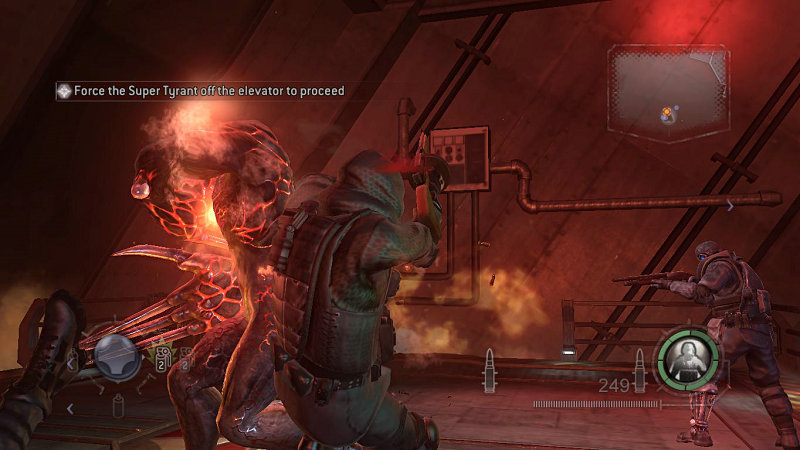Click the Super Tyrant objective tracker text
This screenshot has height=450, width=800.
pos(208,91)
